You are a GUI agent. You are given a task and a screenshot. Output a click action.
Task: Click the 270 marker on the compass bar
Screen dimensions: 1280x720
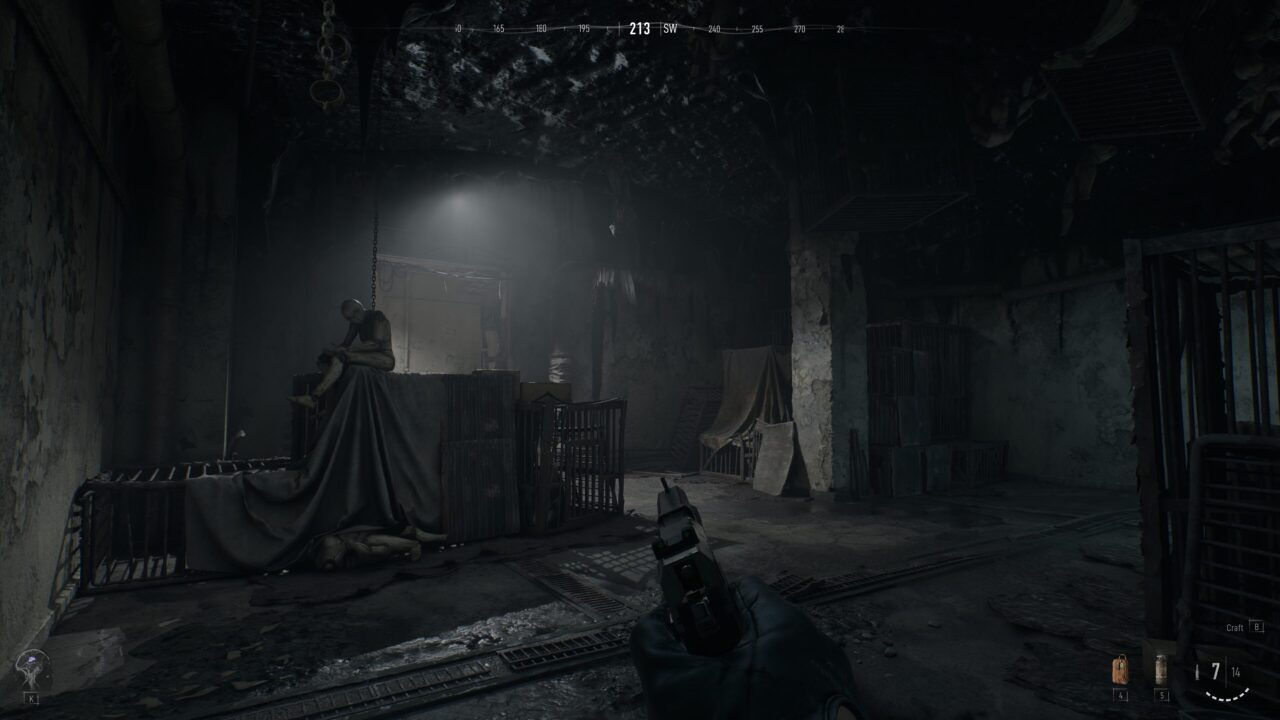pyautogui.click(x=802, y=29)
